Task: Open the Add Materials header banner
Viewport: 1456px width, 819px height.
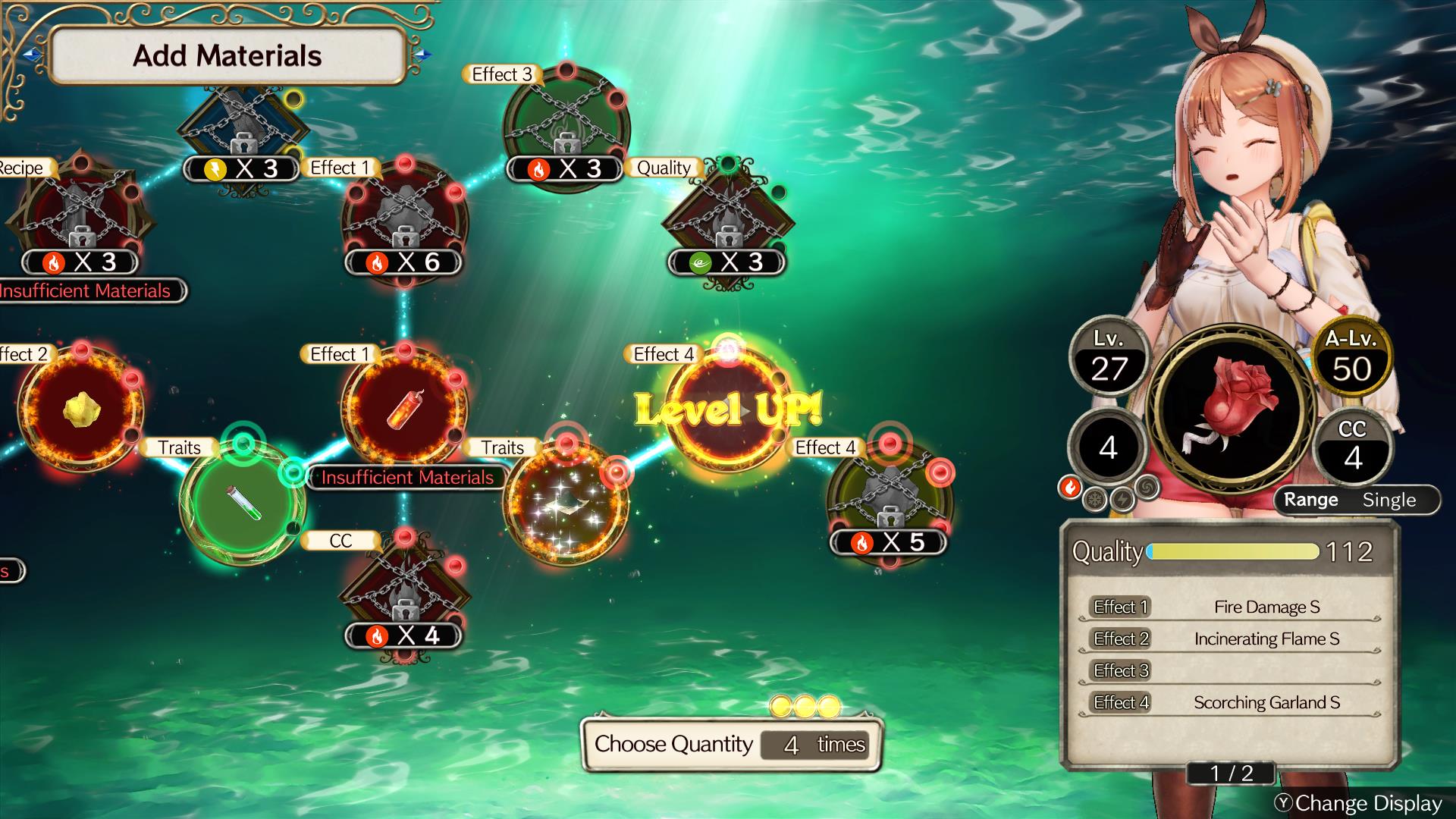Action: (x=228, y=55)
